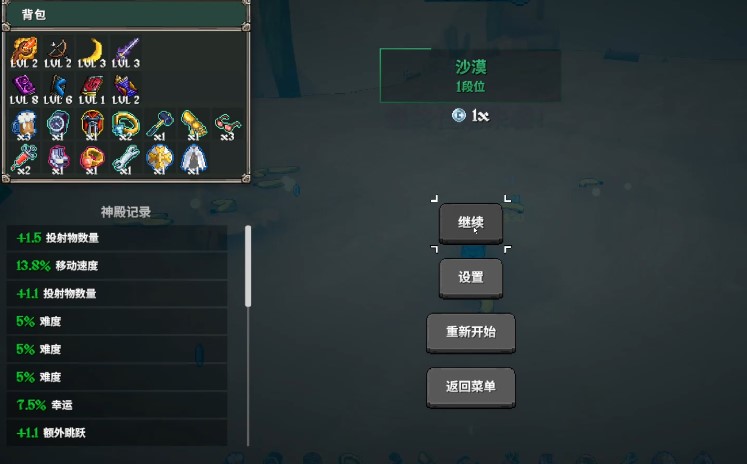Choose the golden cross shield item
Viewport: 747px width, 464px height.
[160, 158]
